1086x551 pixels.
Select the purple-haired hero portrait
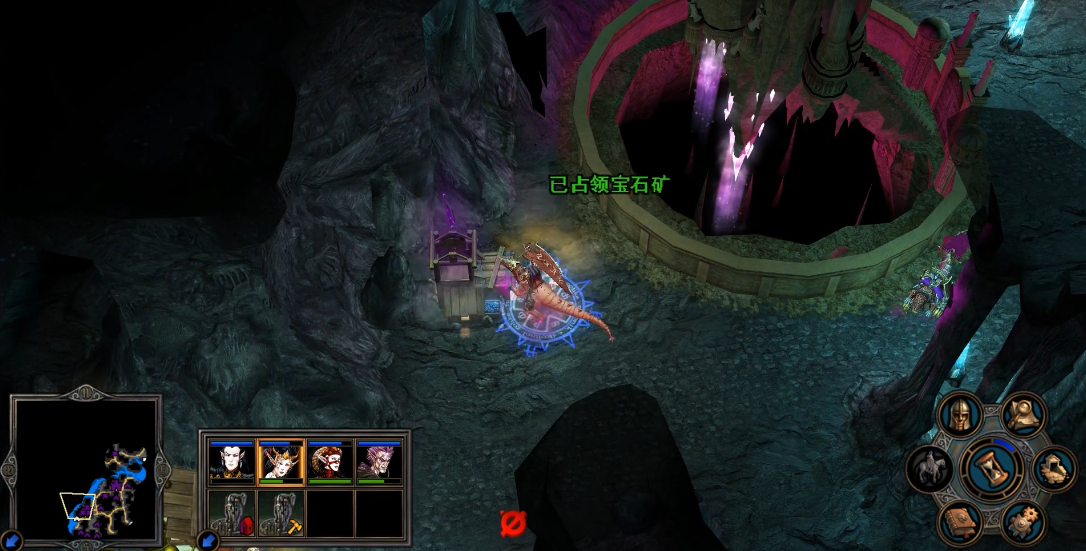click(379, 462)
